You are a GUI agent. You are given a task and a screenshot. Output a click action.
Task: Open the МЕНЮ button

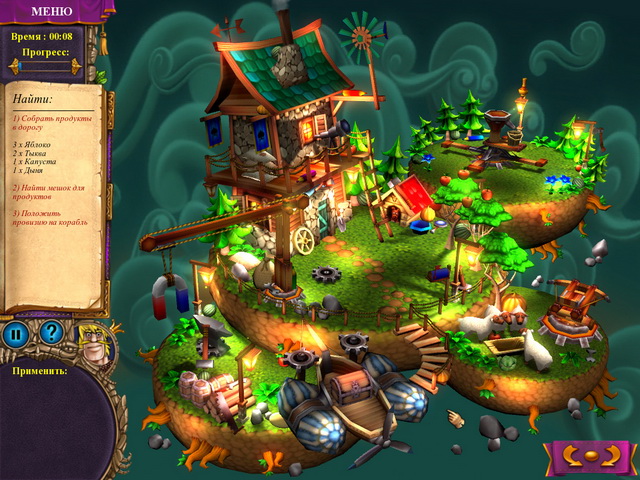coord(51,12)
